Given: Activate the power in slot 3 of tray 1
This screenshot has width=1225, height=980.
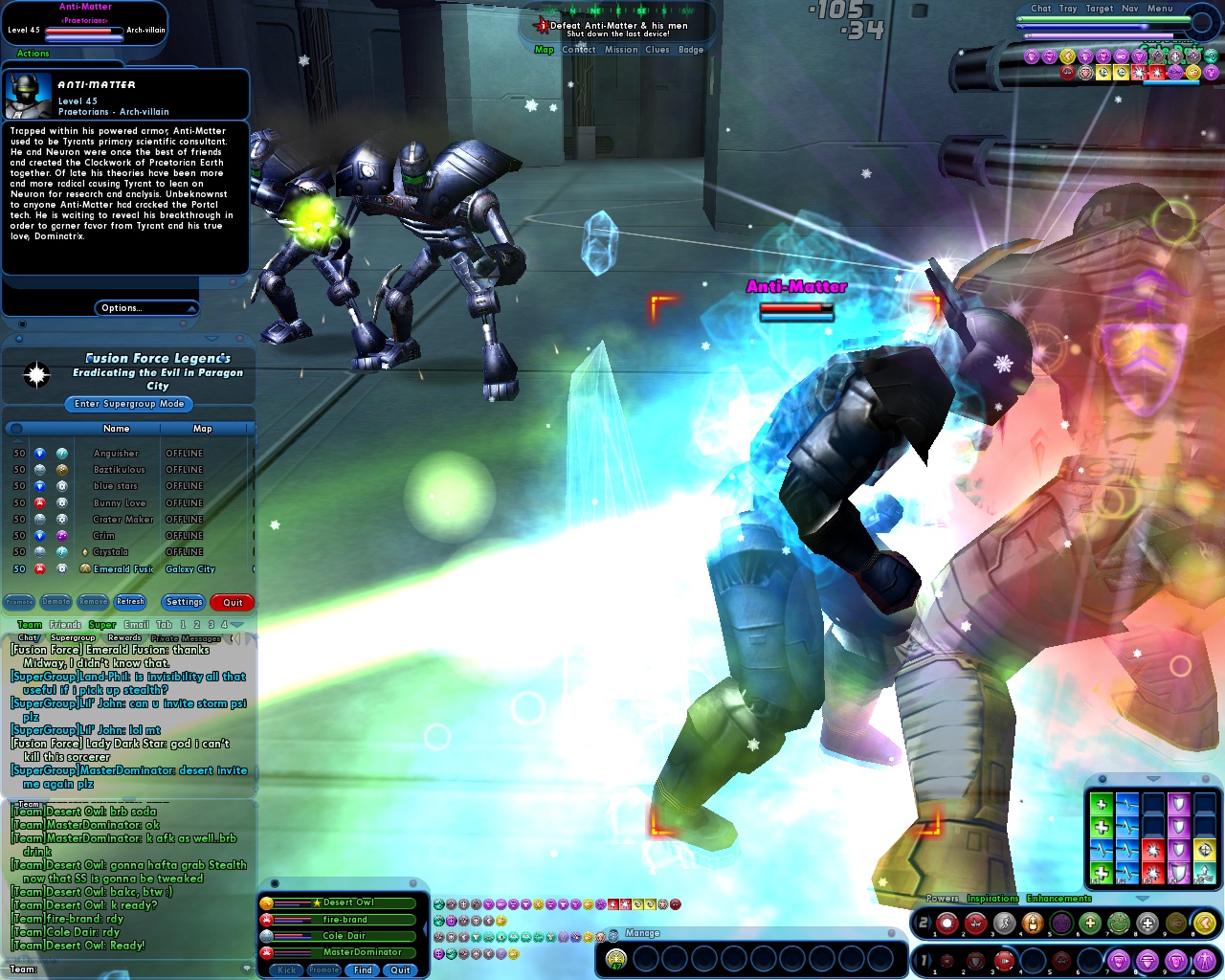Looking at the screenshot, I should coord(1005,961).
